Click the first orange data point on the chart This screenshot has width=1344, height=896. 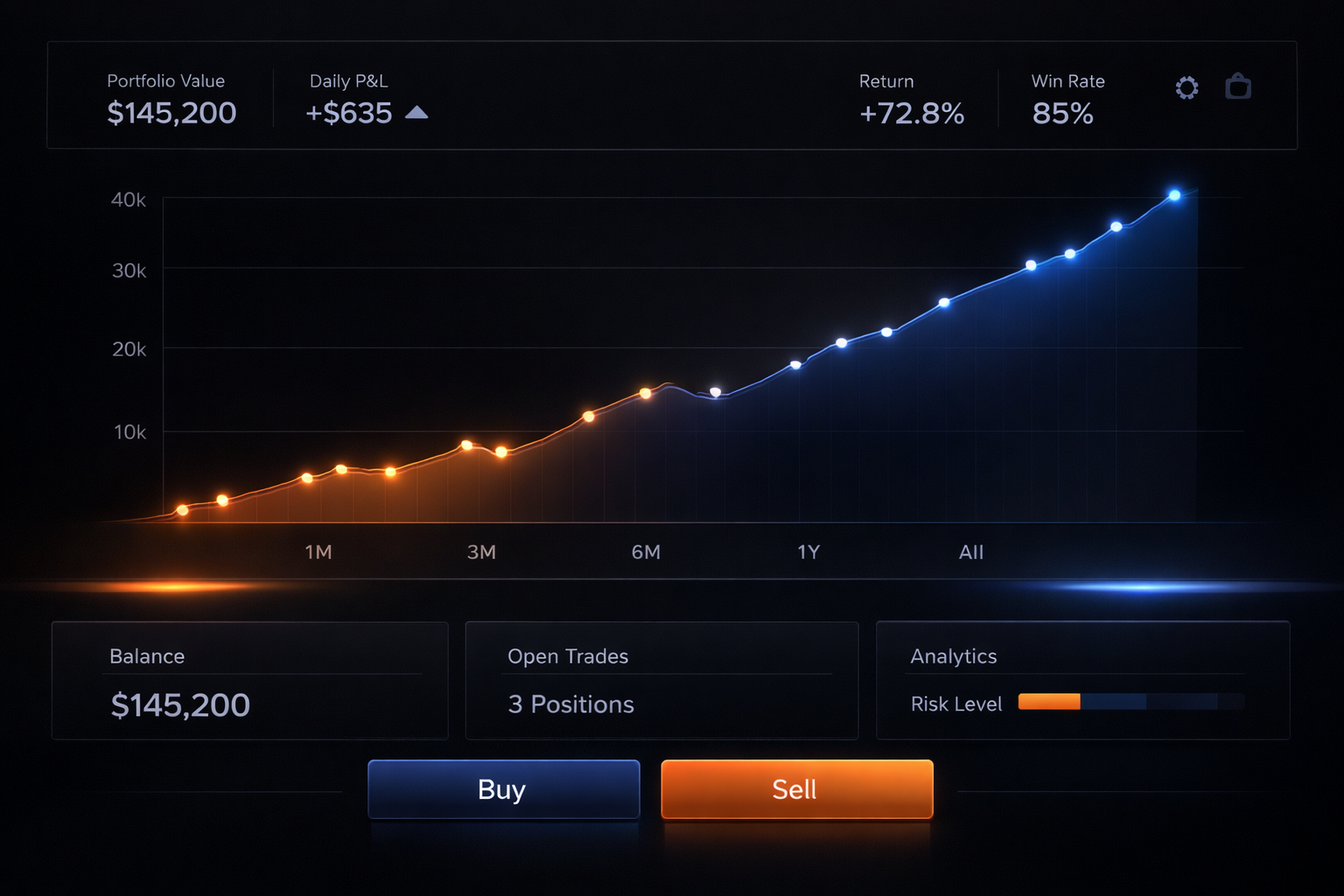click(x=182, y=509)
